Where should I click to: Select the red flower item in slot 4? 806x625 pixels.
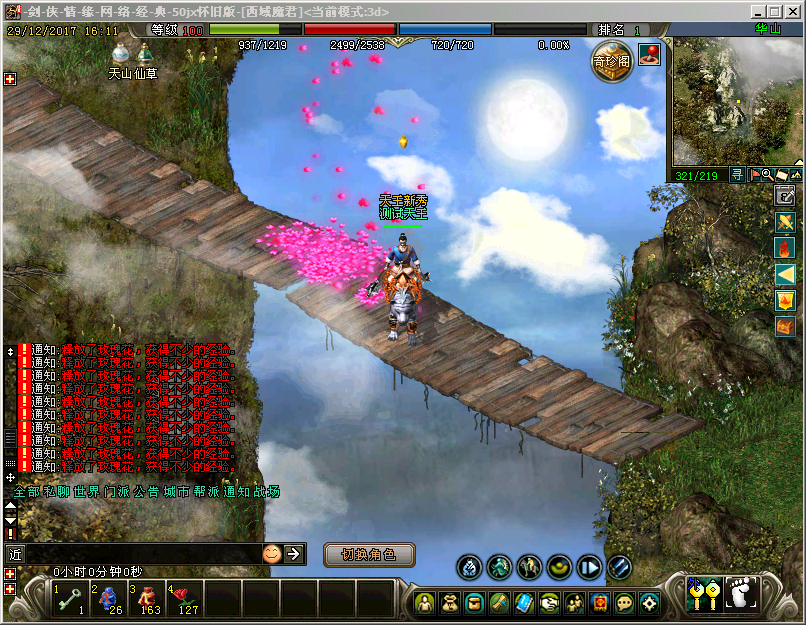[185, 598]
